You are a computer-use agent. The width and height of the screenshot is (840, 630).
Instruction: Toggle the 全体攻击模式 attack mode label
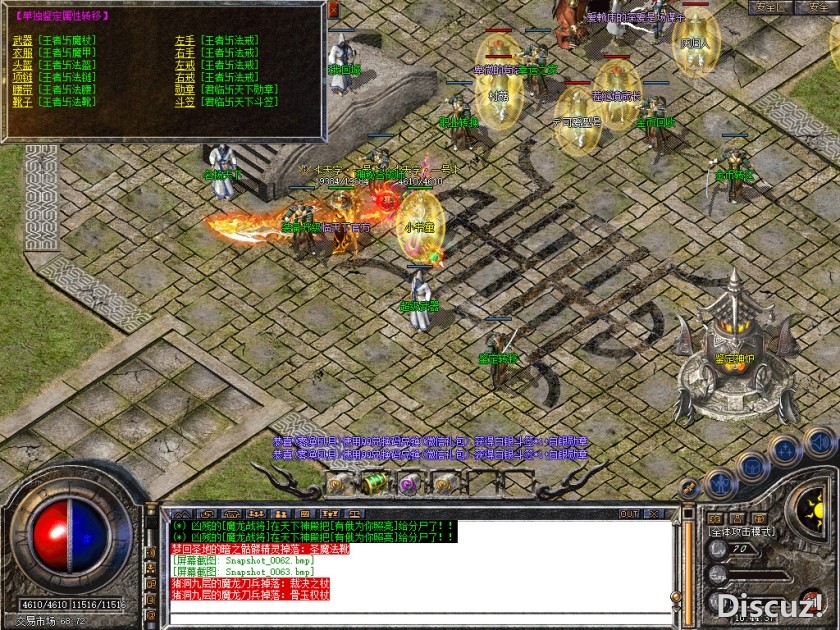coord(742,532)
